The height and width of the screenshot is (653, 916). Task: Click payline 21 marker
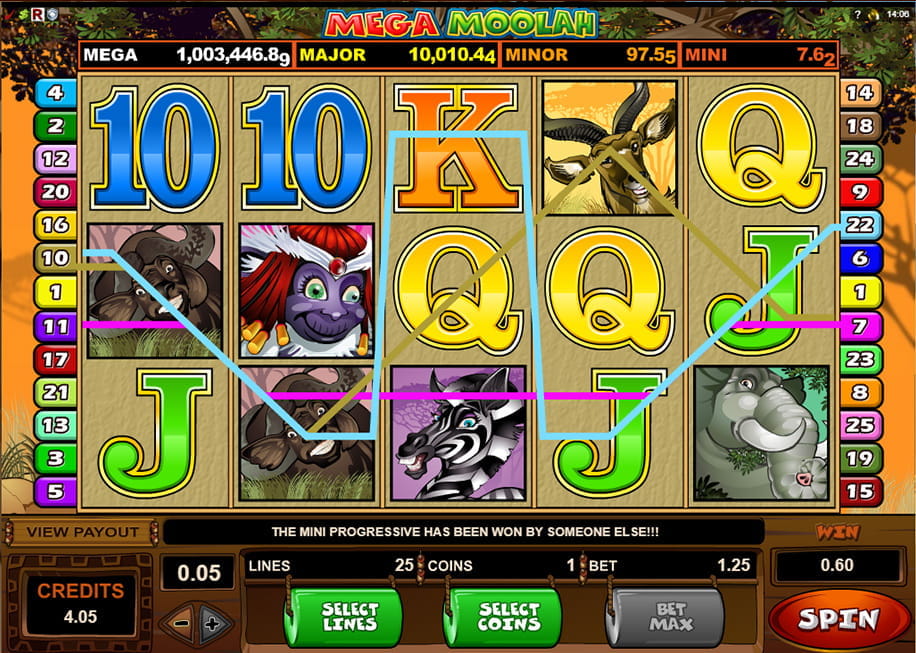54,392
